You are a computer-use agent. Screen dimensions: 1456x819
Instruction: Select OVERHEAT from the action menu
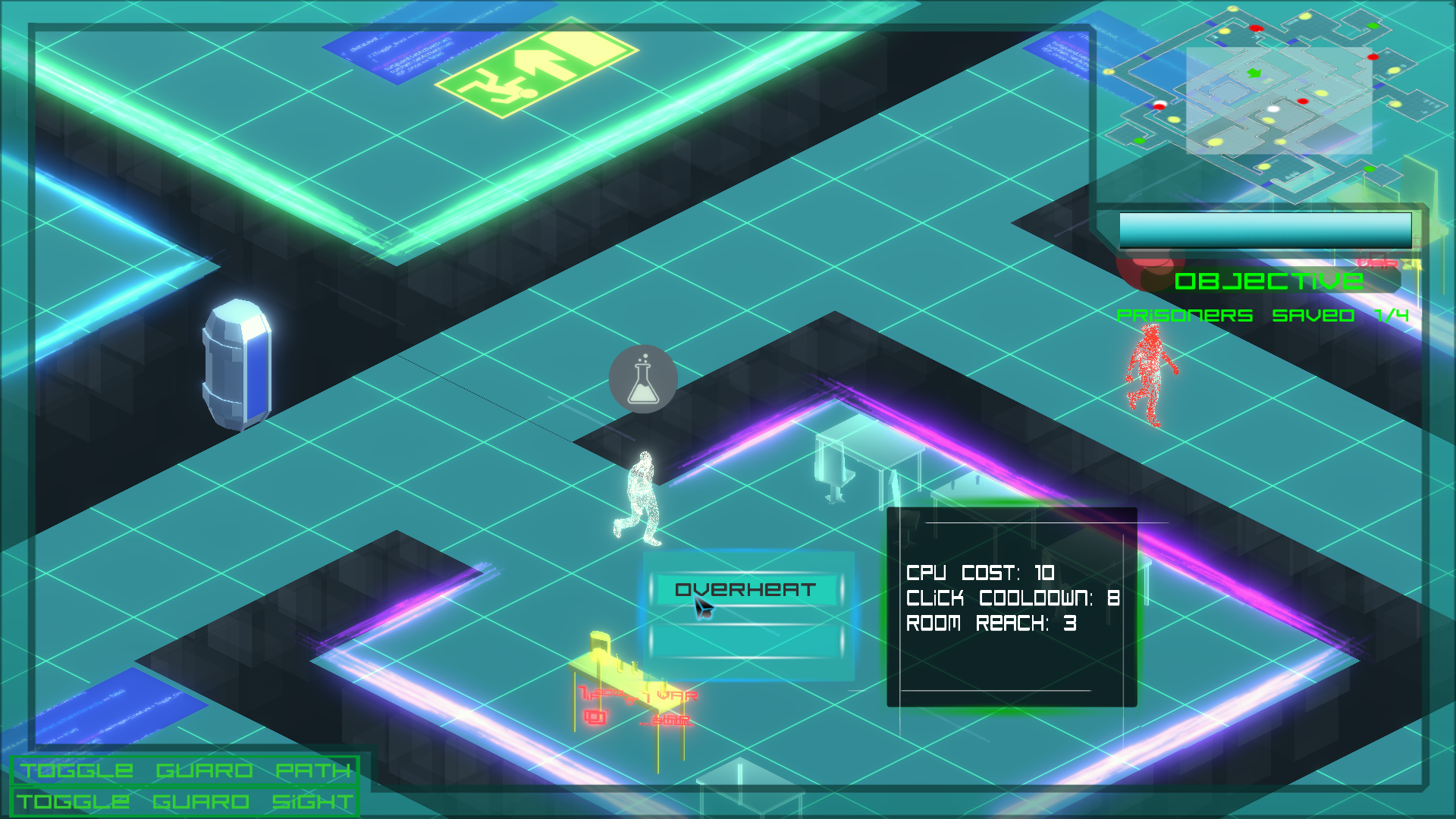coord(745,588)
